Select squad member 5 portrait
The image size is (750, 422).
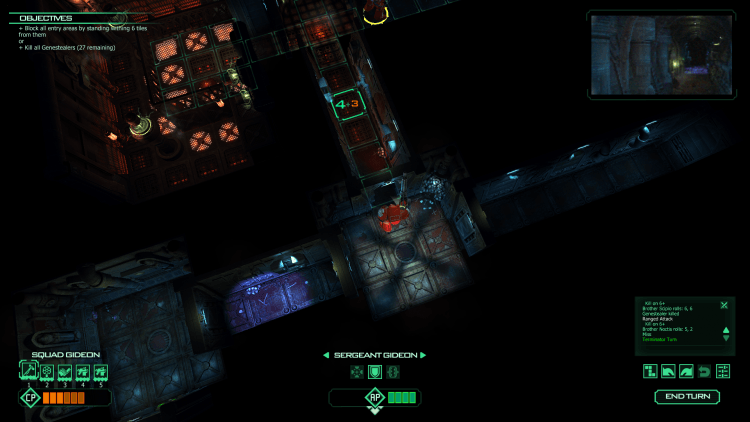coord(101,371)
